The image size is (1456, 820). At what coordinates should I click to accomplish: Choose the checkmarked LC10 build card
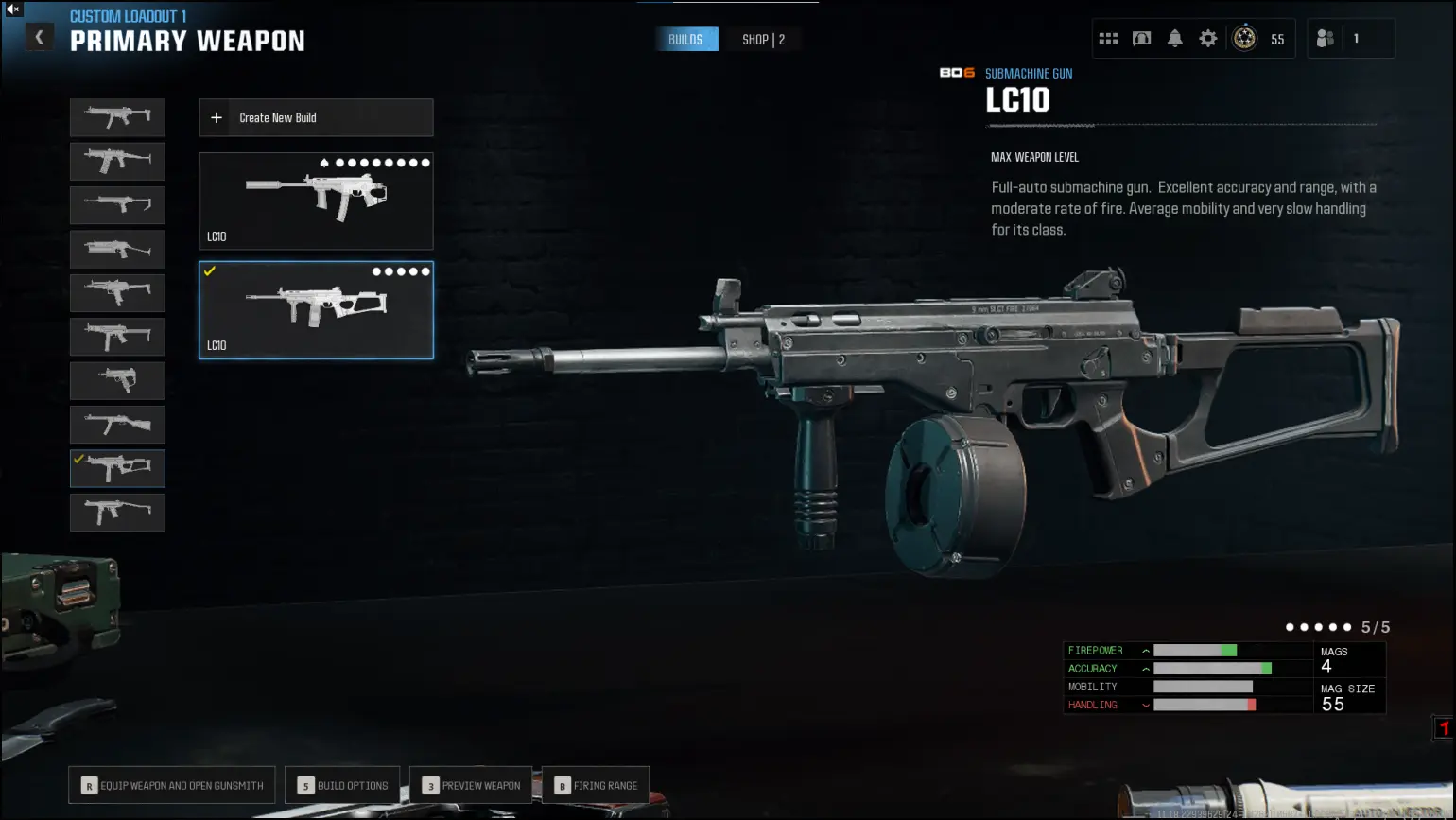[x=316, y=310]
